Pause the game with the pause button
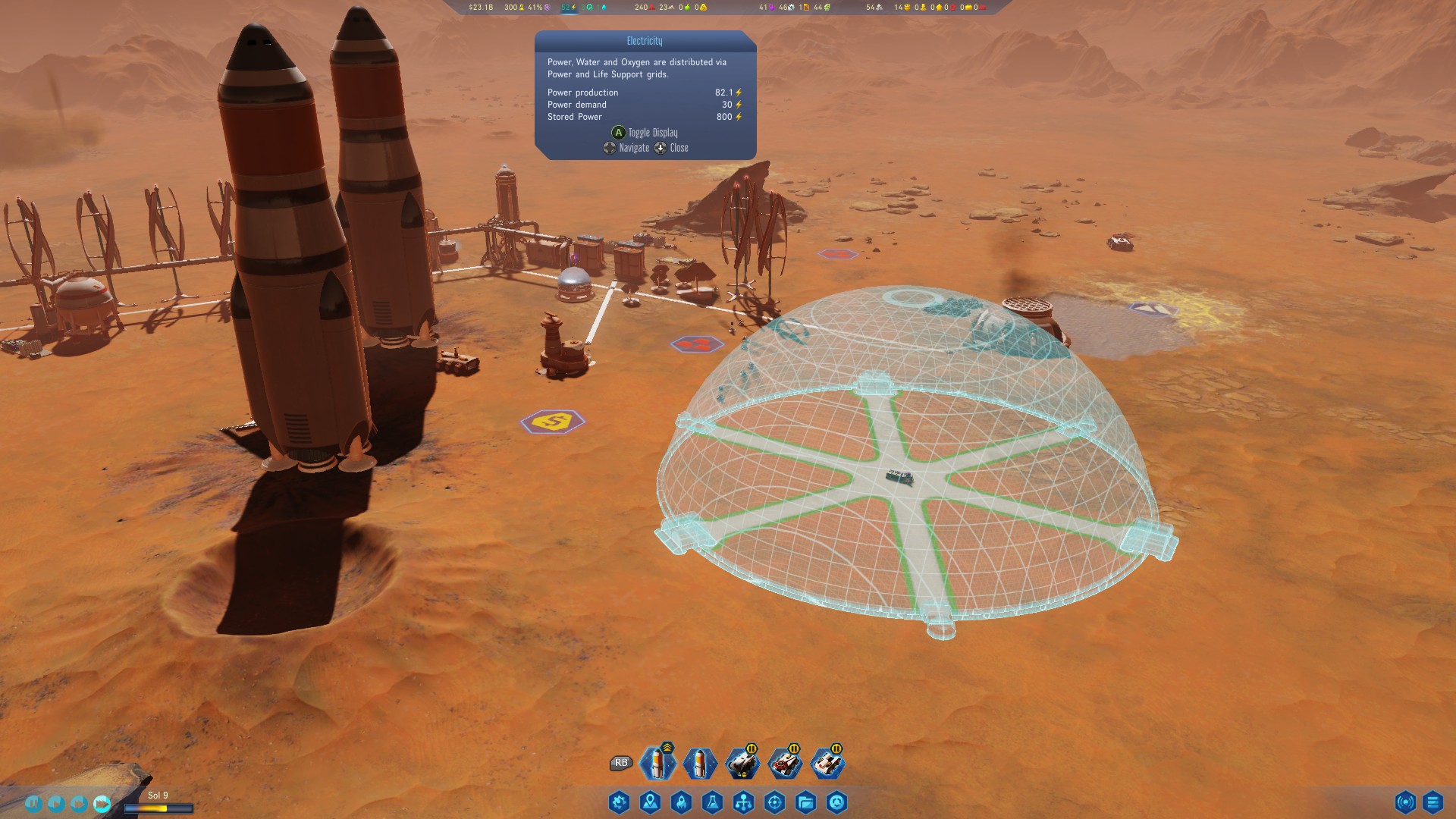The image size is (1456, 819). tap(33, 803)
